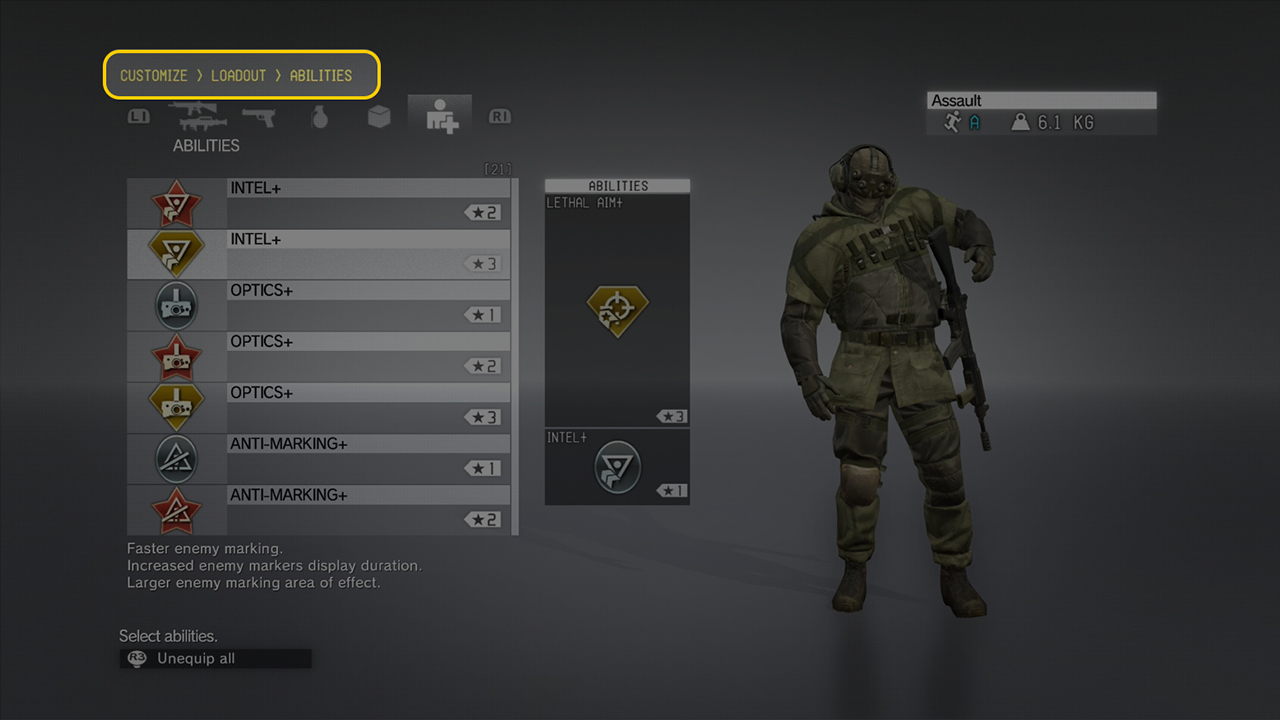The height and width of the screenshot is (720, 1280).
Task: Switch to the box items tab
Action: click(379, 117)
